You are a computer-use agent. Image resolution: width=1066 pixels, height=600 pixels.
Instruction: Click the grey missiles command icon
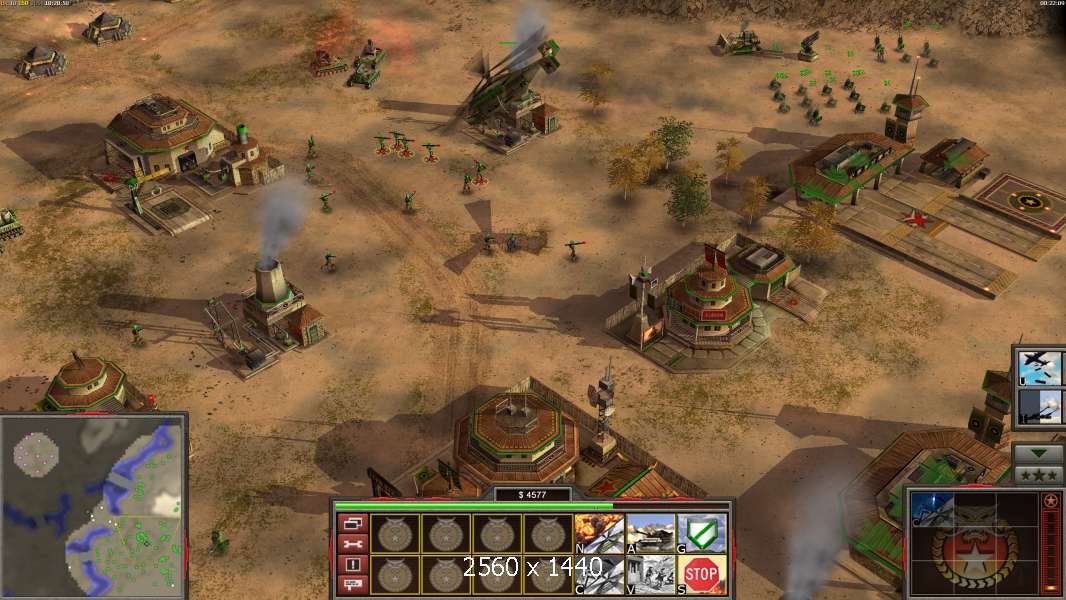600,573
